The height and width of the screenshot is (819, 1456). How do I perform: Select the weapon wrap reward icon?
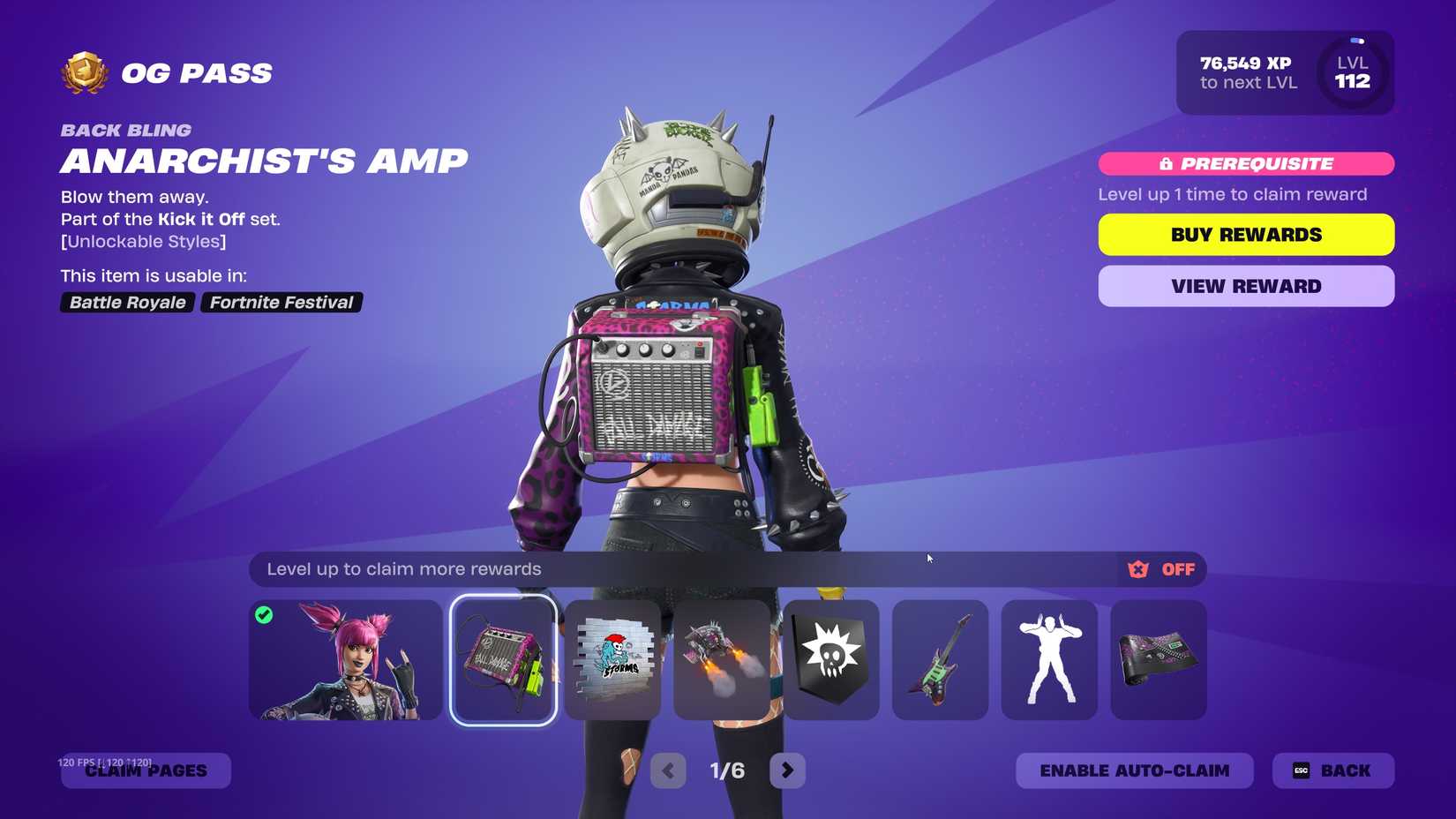pyautogui.click(x=1159, y=659)
